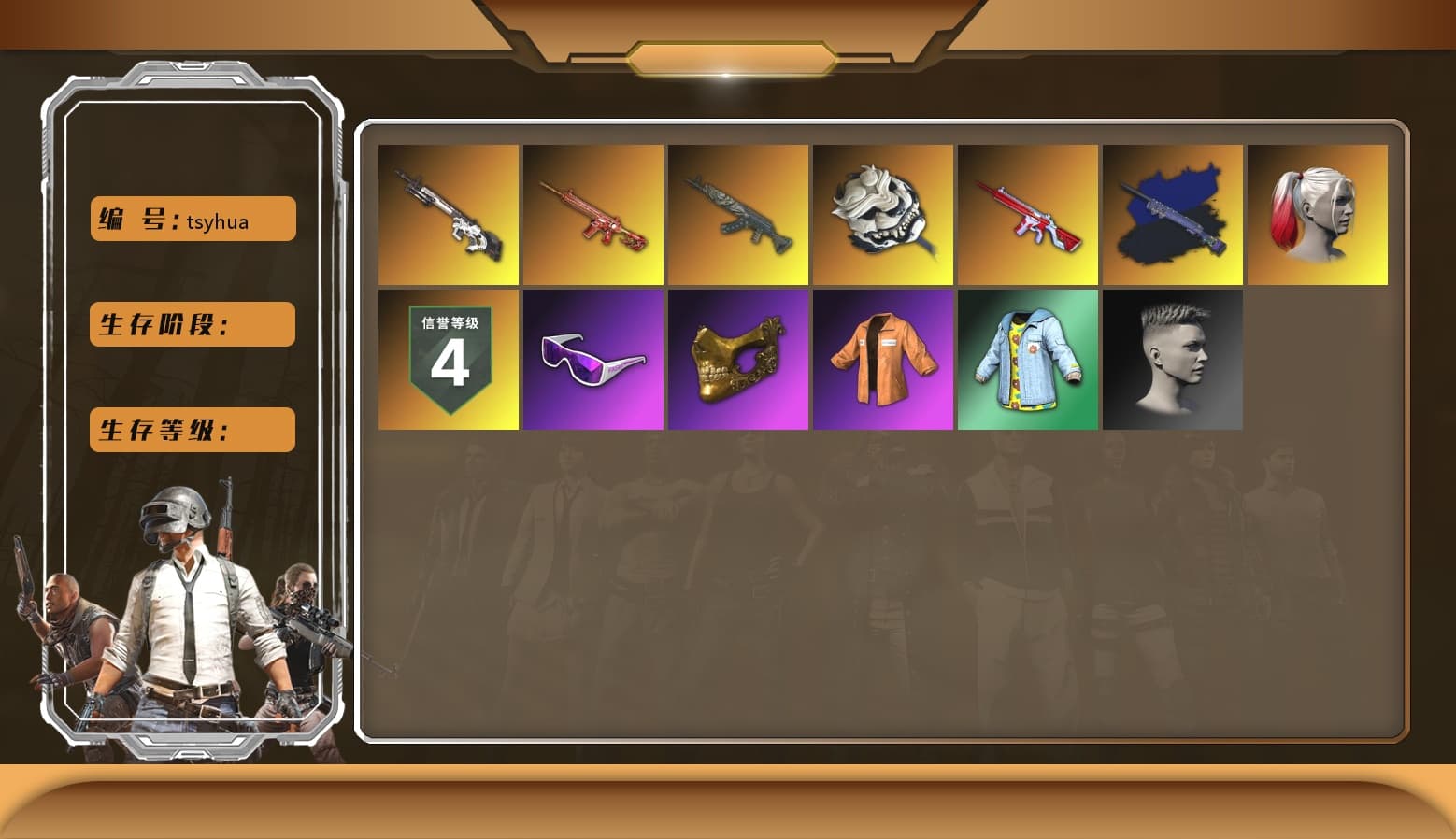Select the denim jacket with yellow shirt

pos(1028,360)
